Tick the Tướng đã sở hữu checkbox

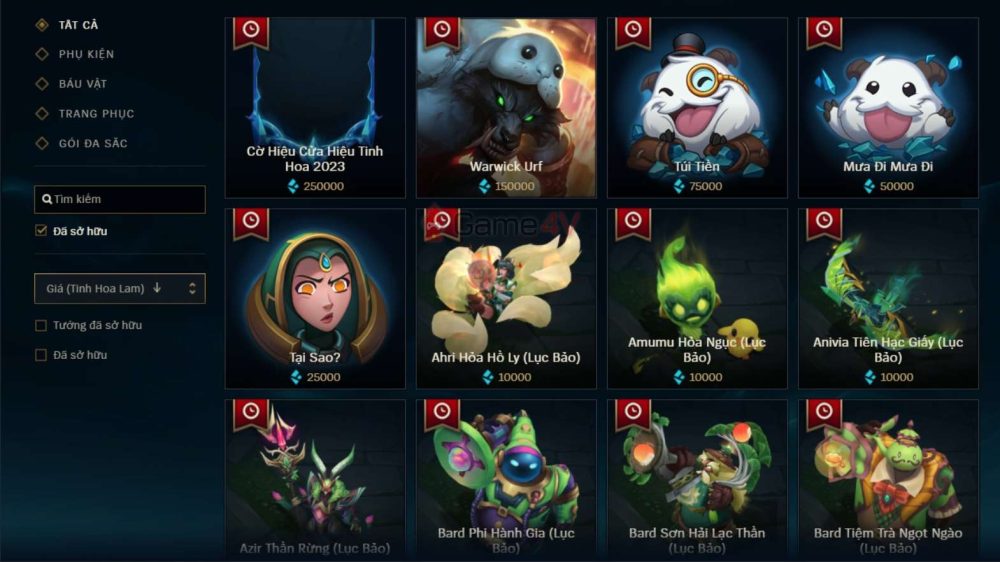41,325
